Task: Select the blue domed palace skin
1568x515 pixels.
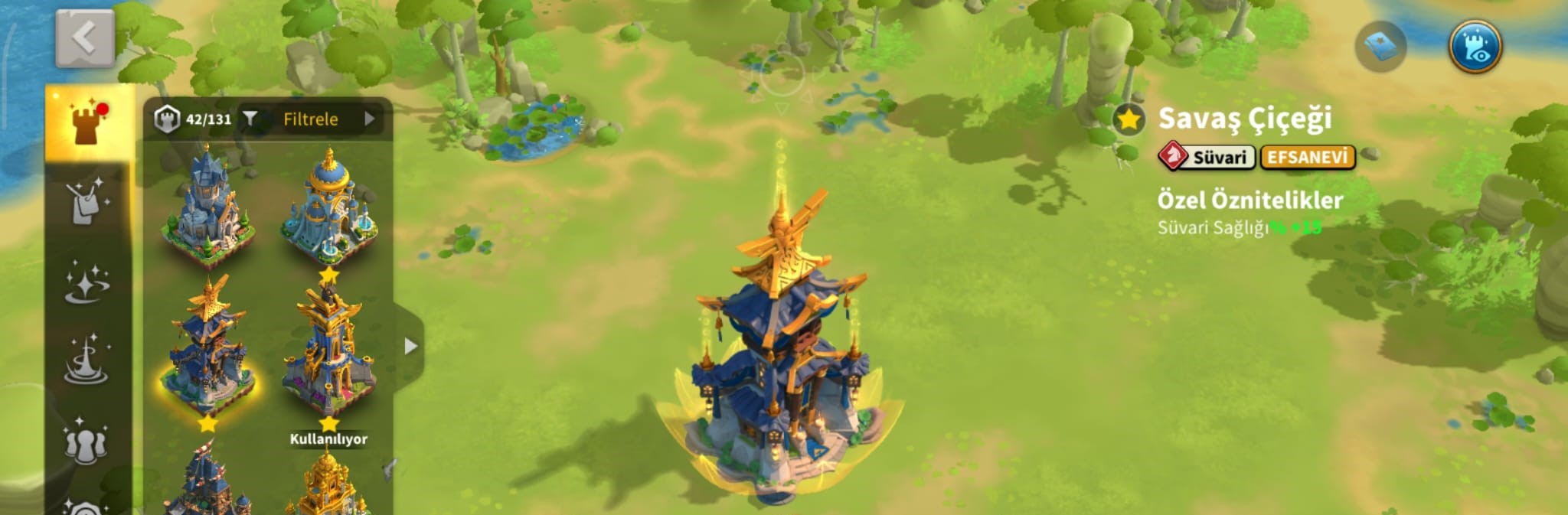Action: tap(329, 207)
